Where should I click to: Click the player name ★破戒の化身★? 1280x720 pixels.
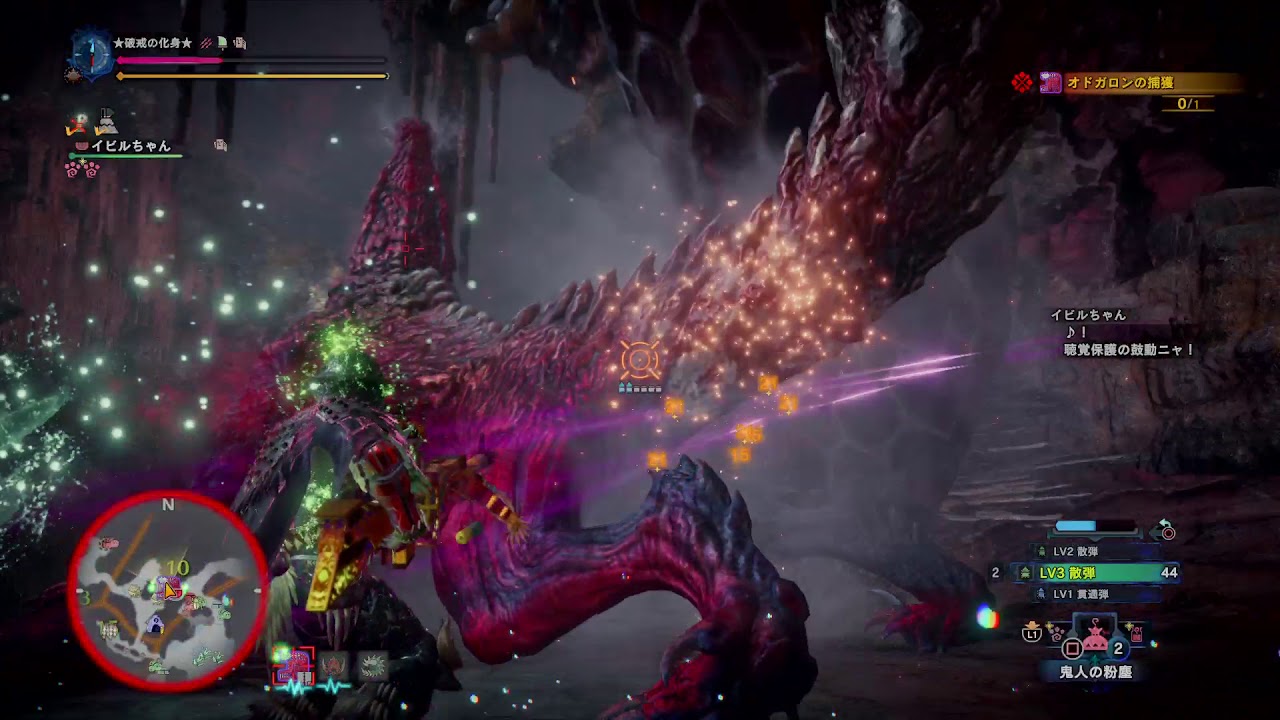point(152,44)
